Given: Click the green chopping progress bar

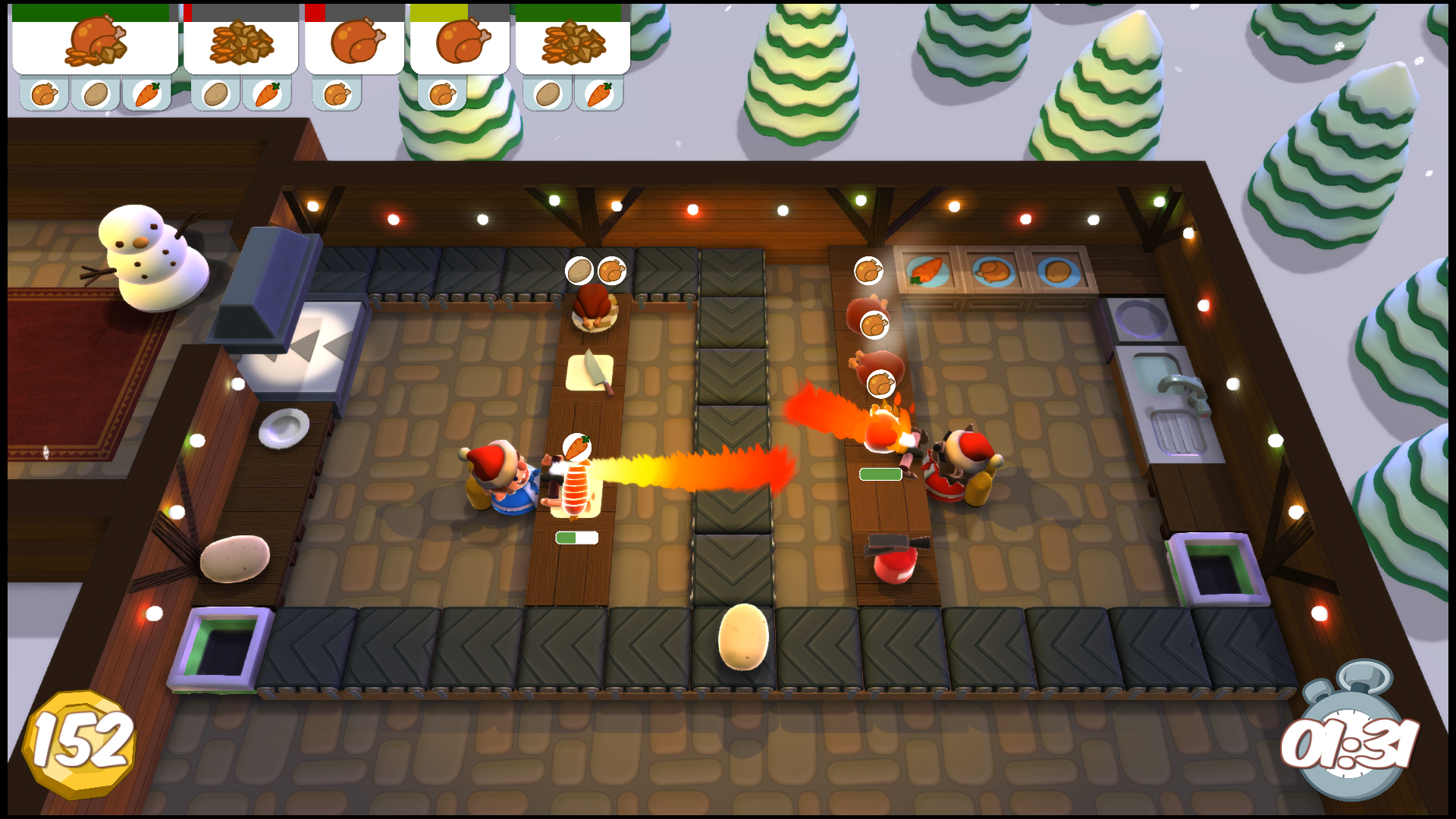Looking at the screenshot, I should pos(578,535).
